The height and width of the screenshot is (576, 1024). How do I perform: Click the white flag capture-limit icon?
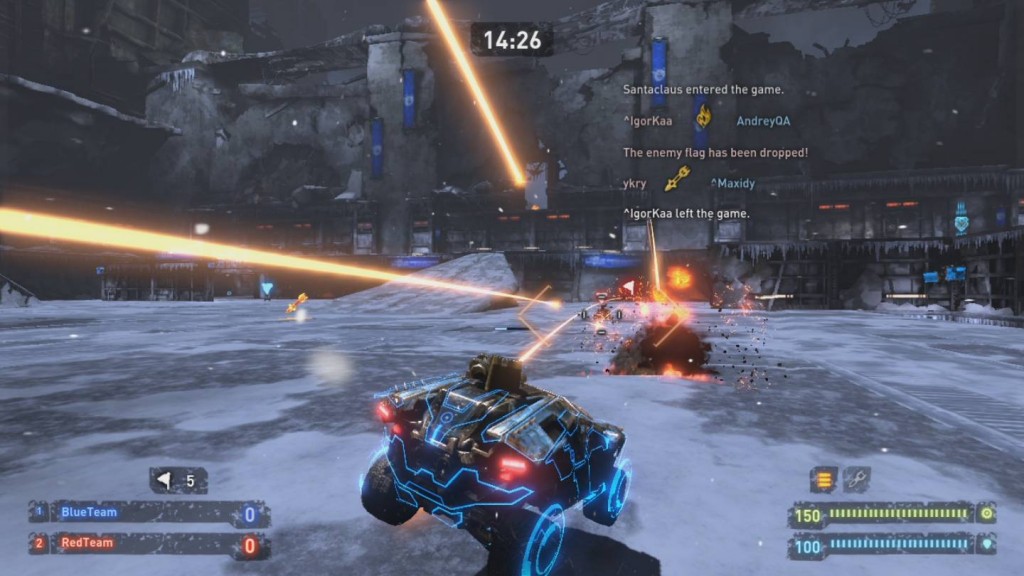click(166, 481)
